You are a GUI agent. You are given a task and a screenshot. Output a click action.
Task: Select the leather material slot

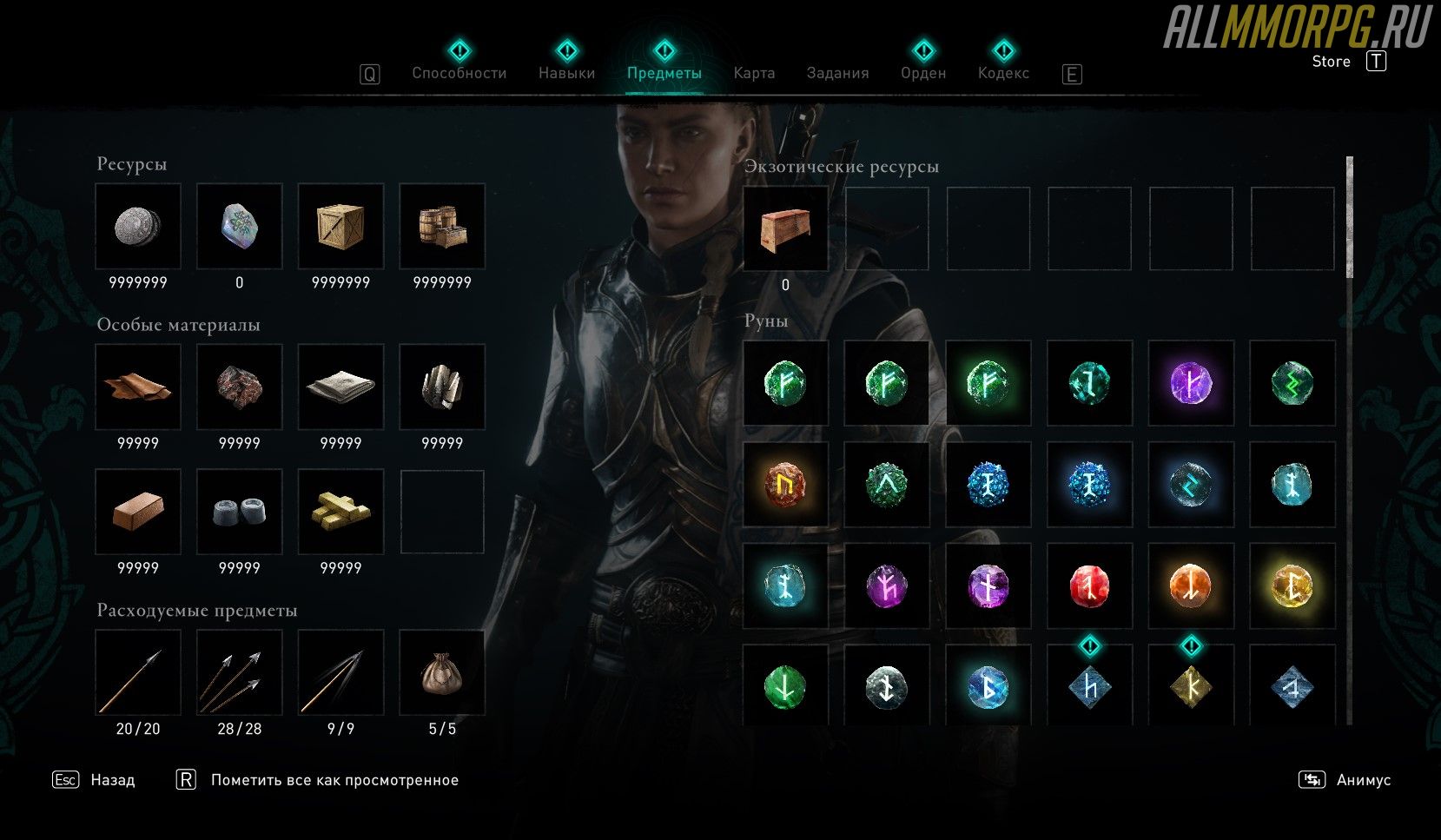click(x=138, y=387)
